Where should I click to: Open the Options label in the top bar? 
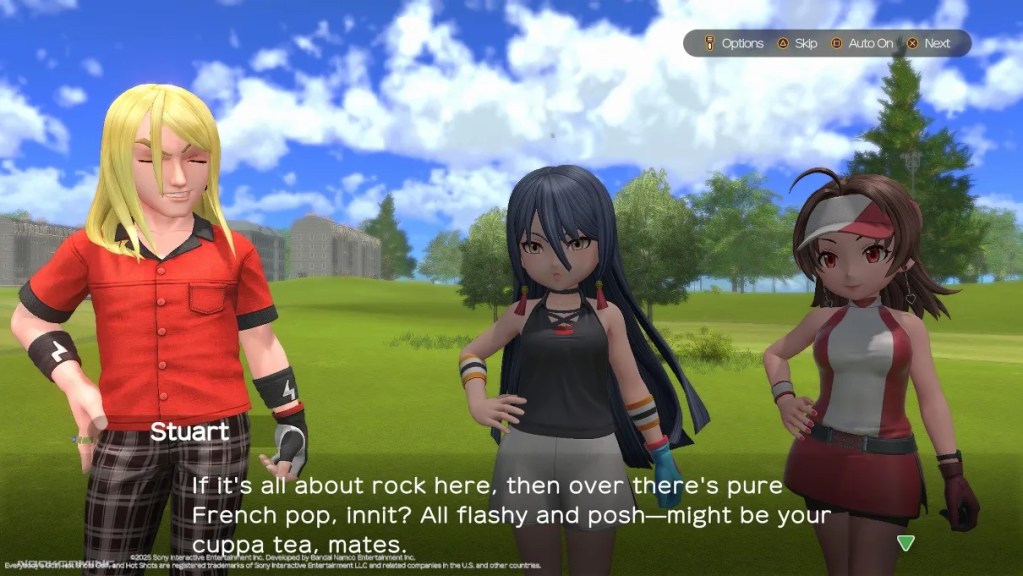[x=742, y=44]
